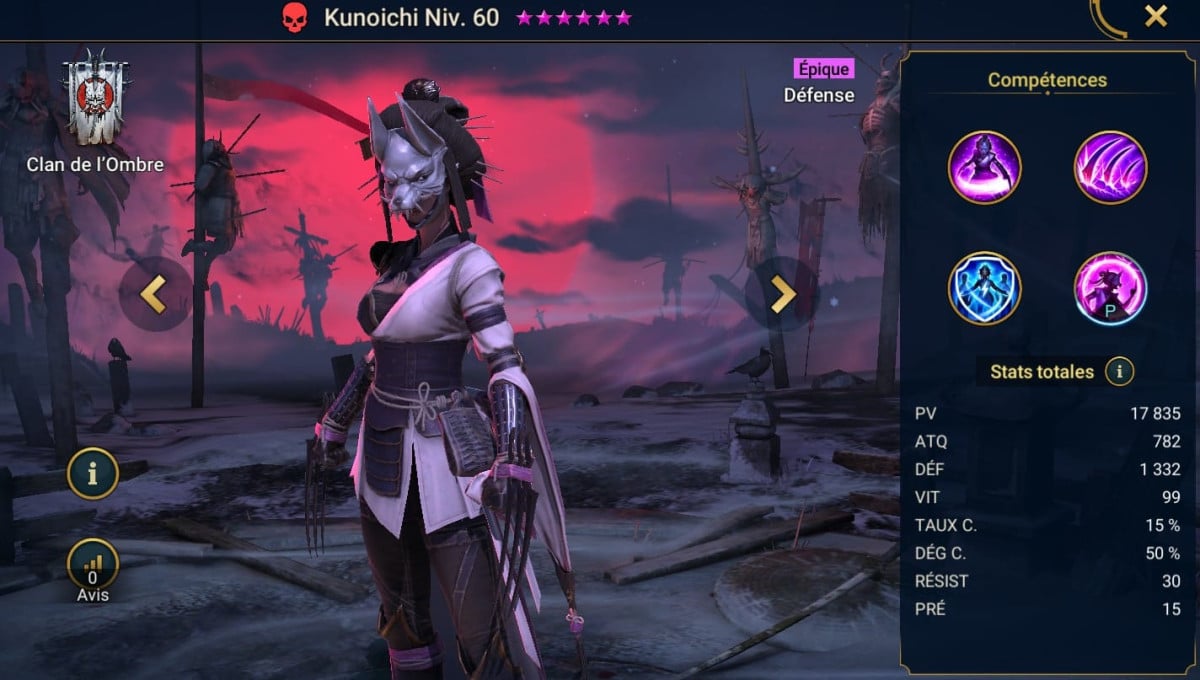Open the Avis ratings button
The width and height of the screenshot is (1200, 680).
pyautogui.click(x=93, y=566)
